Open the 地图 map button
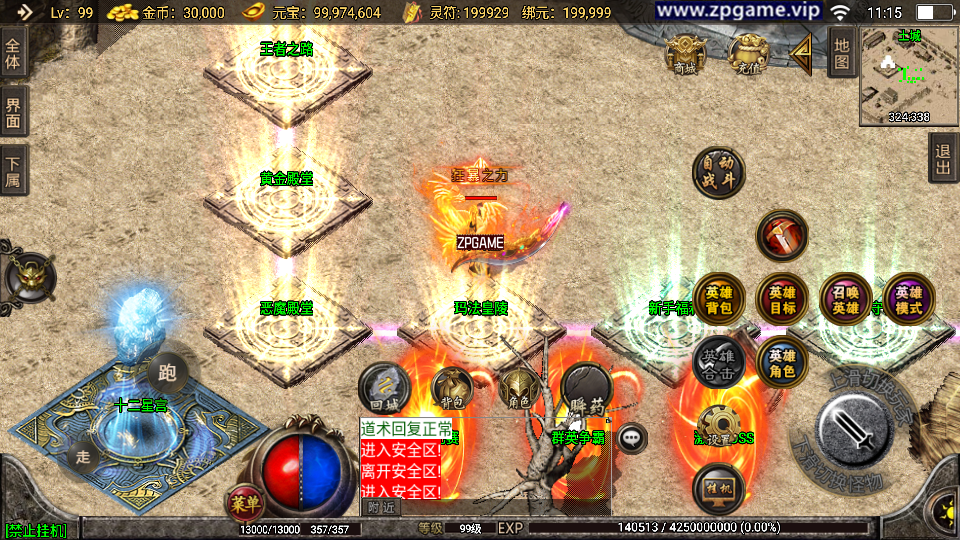960x540 pixels. pyautogui.click(x=842, y=52)
